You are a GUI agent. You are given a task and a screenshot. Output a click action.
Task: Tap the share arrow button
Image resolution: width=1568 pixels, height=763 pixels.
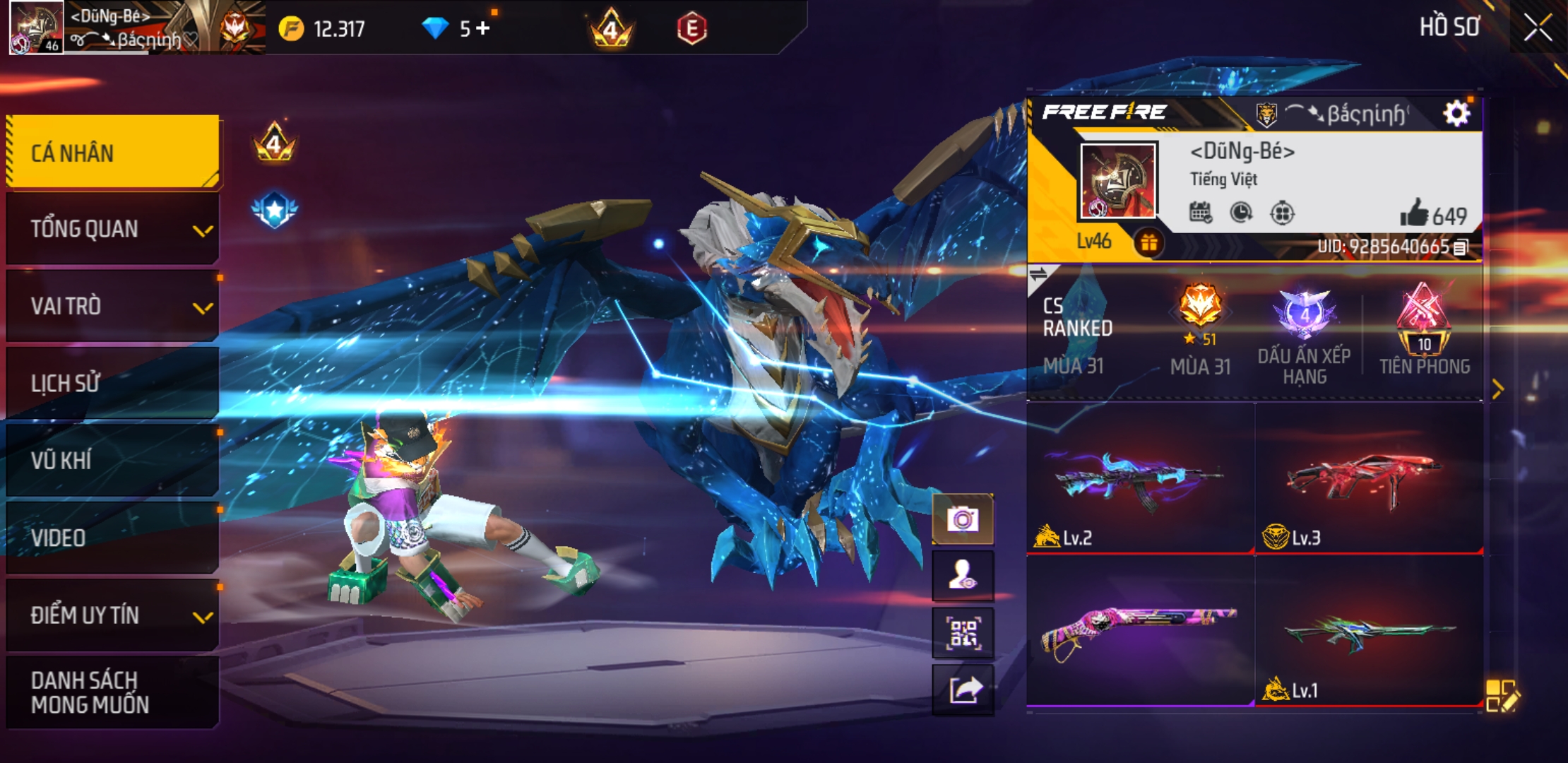(x=963, y=690)
